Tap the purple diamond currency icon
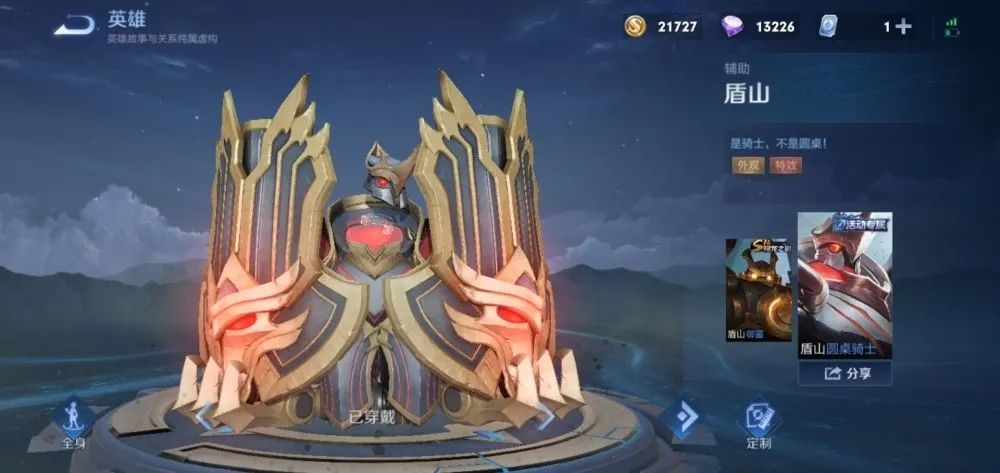The width and height of the screenshot is (1000, 473). tap(732, 26)
